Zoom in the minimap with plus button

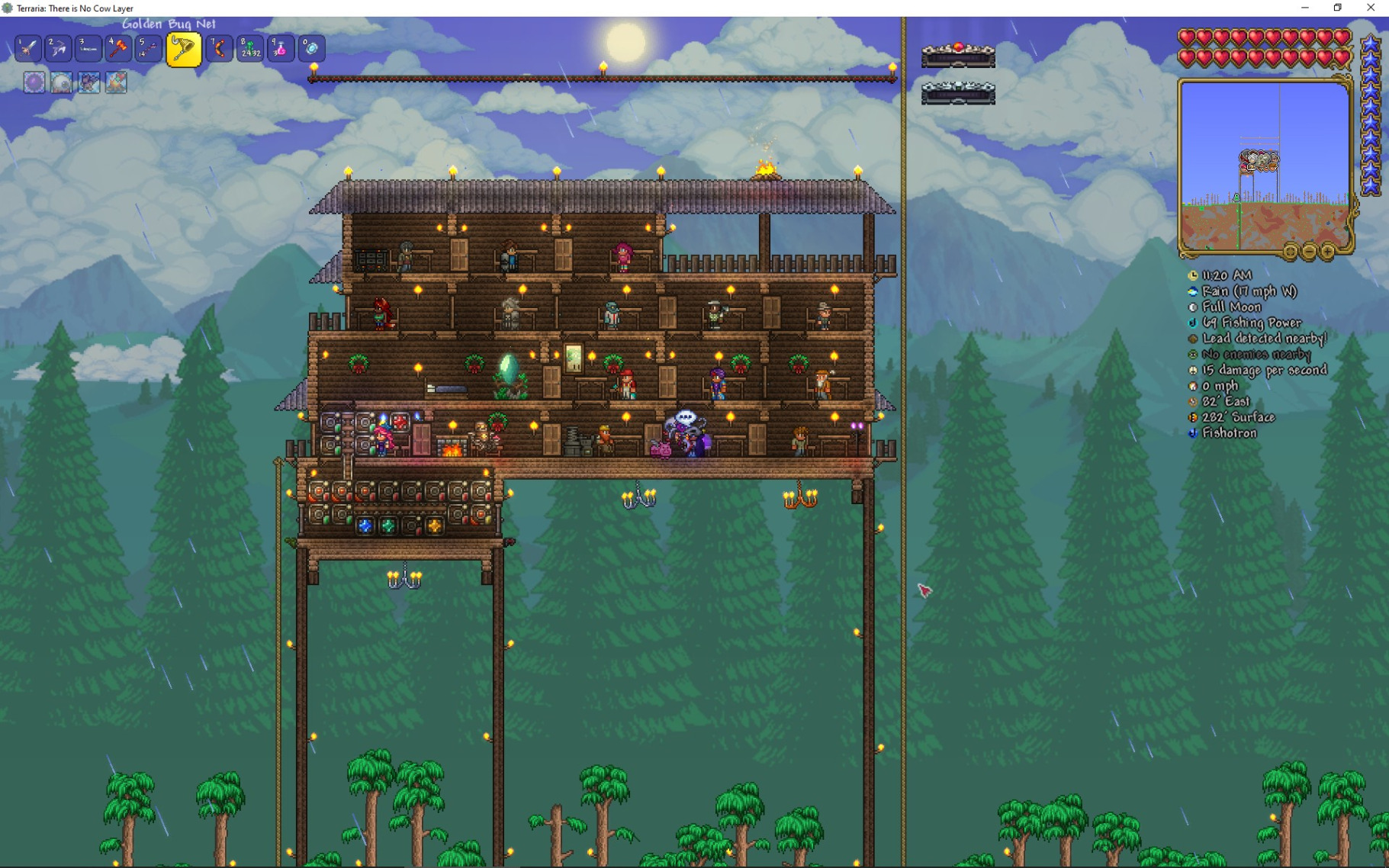1328,251
